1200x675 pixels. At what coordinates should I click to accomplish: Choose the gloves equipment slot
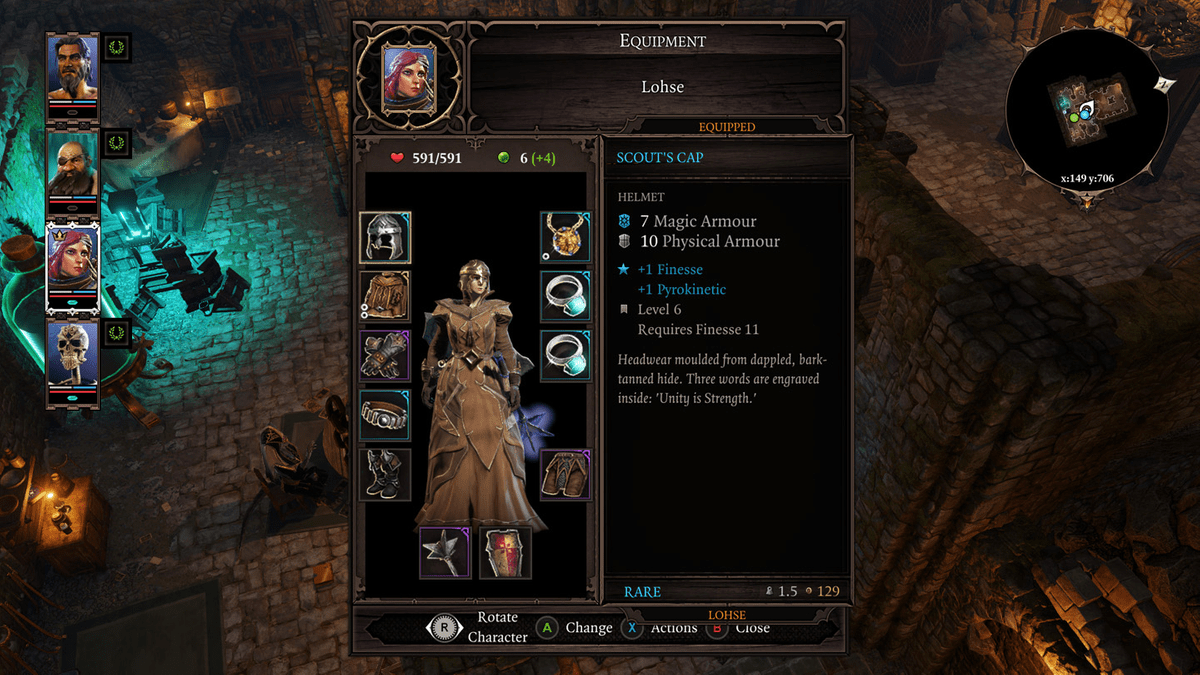click(385, 355)
